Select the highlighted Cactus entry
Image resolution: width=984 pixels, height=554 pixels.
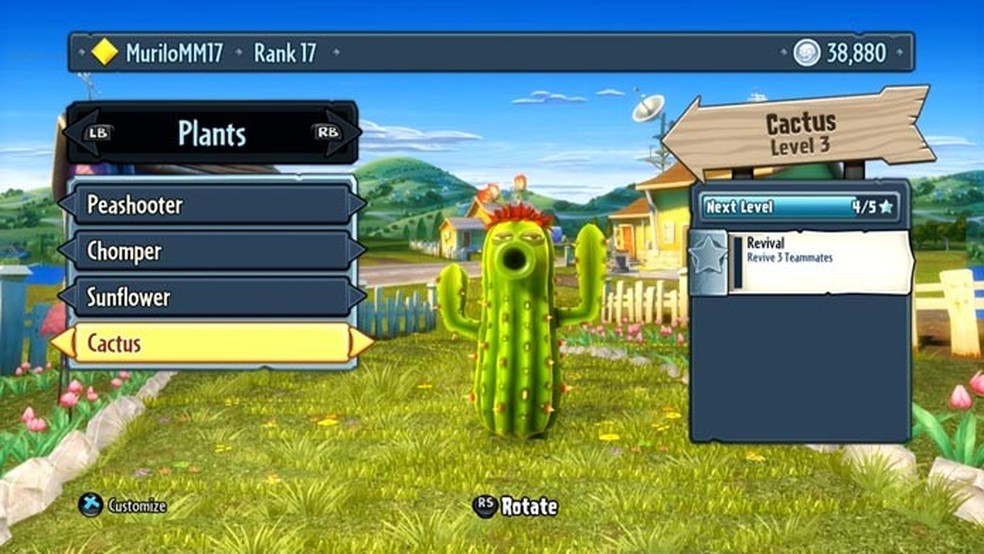211,344
